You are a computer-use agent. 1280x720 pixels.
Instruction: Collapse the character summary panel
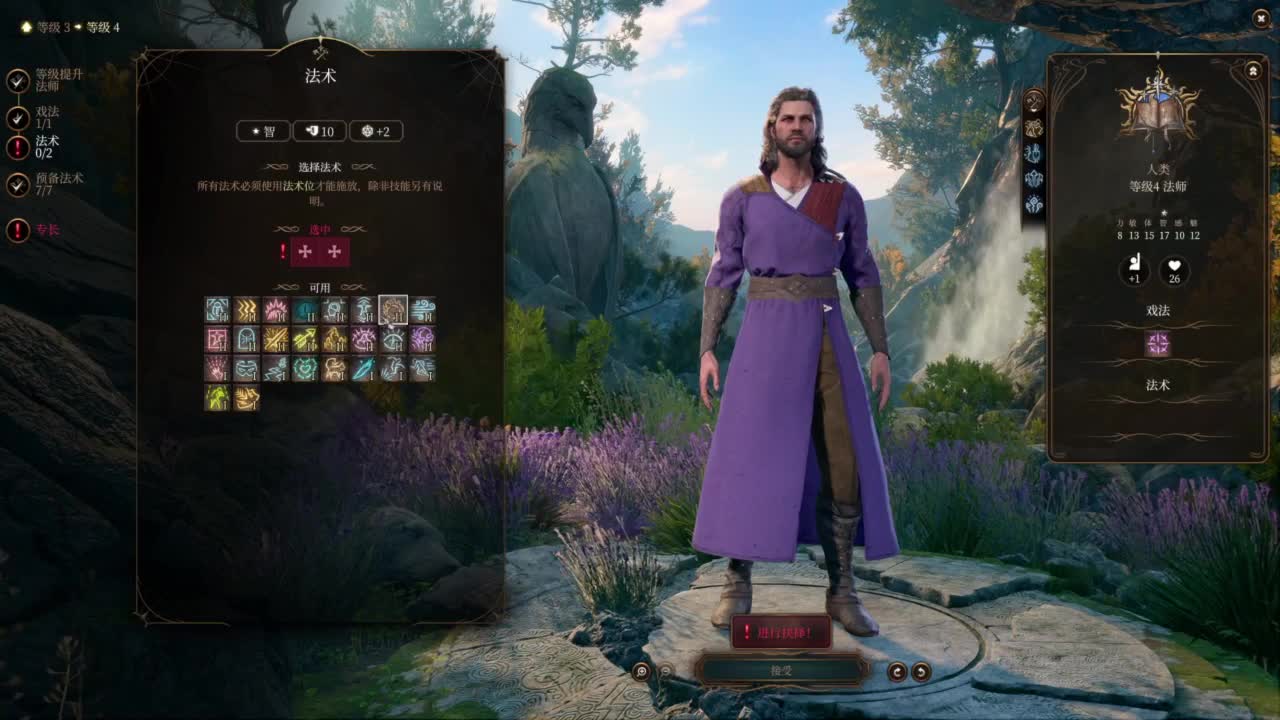(x=1253, y=70)
